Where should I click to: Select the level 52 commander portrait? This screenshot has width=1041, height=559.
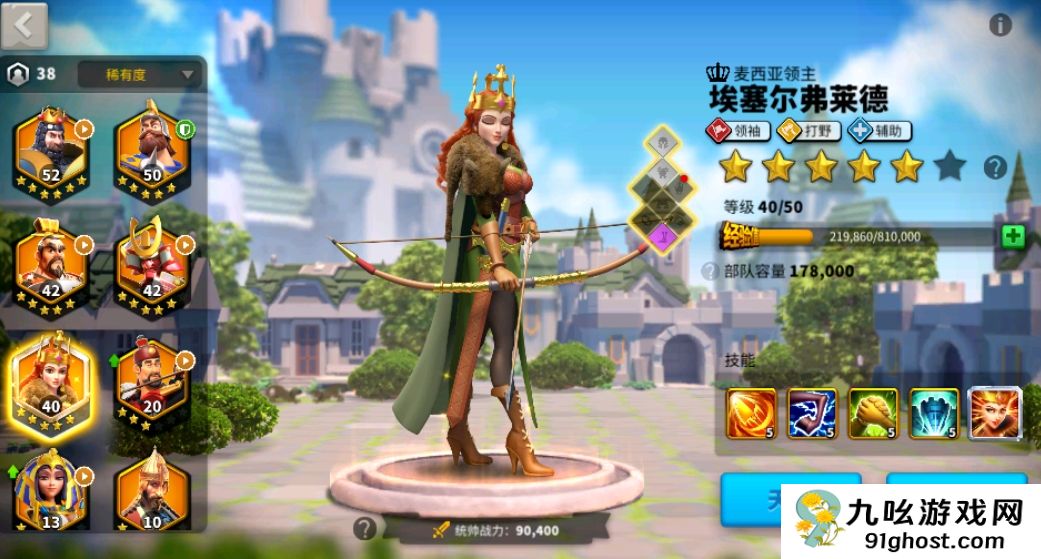[x=50, y=152]
